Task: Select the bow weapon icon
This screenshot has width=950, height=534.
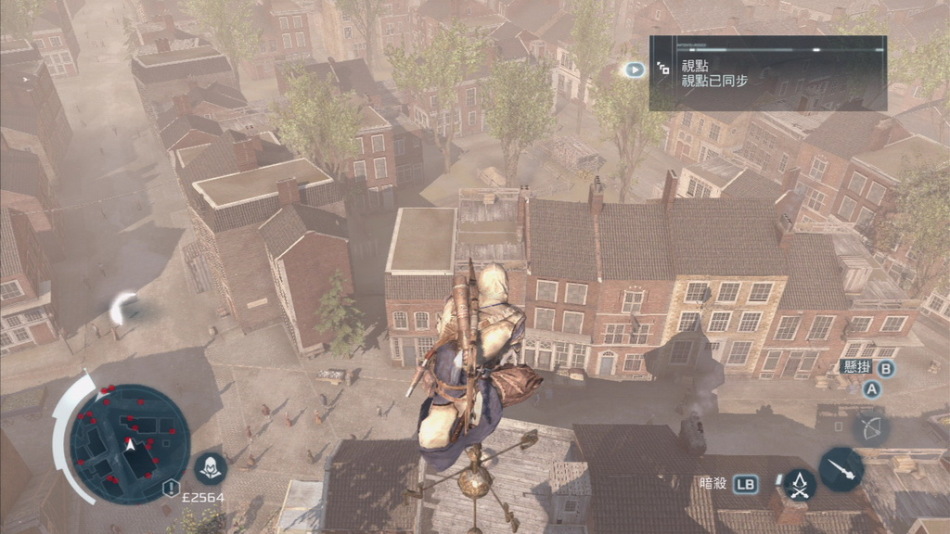Action: (872, 429)
